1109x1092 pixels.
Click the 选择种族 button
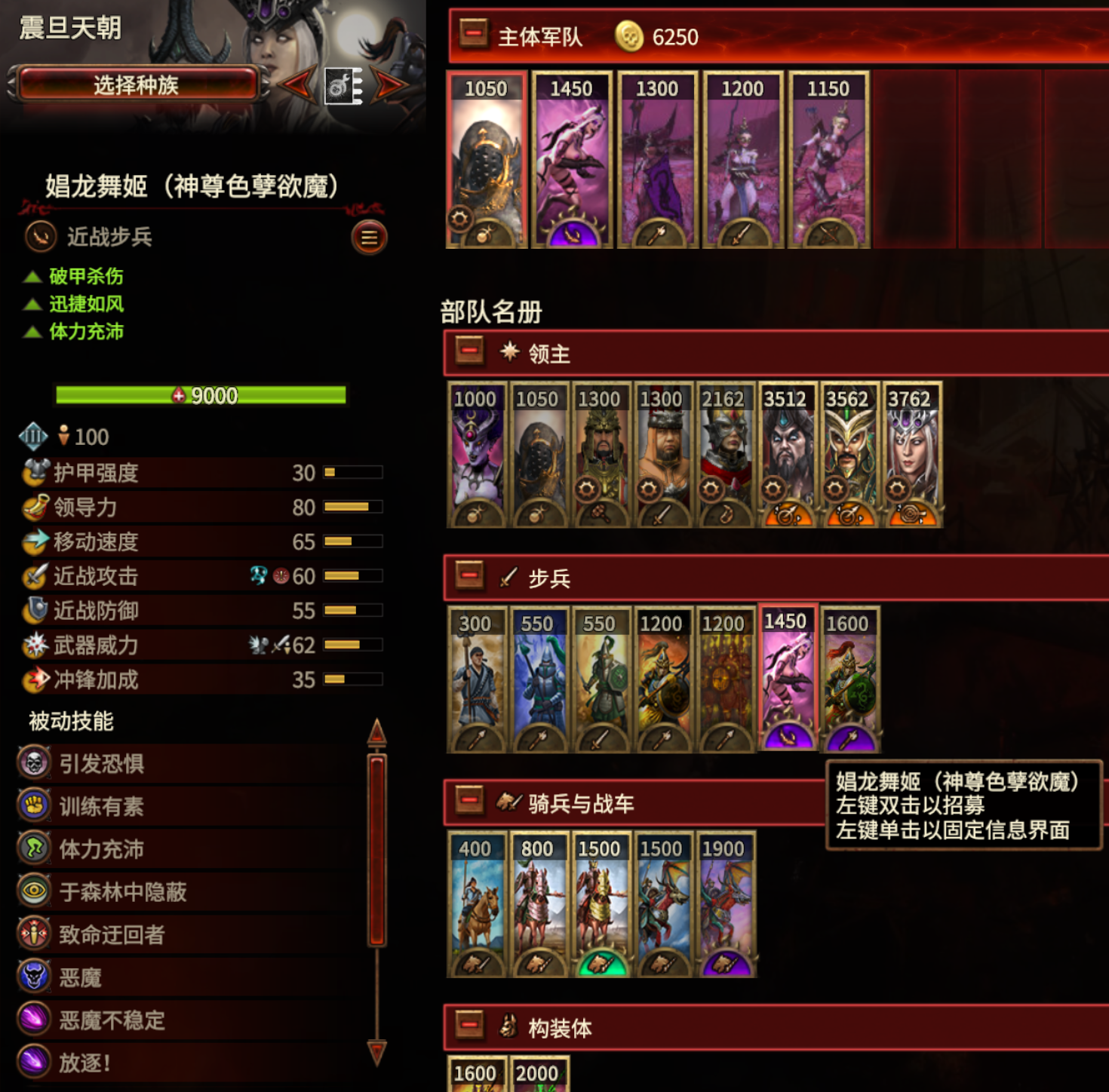[x=140, y=85]
